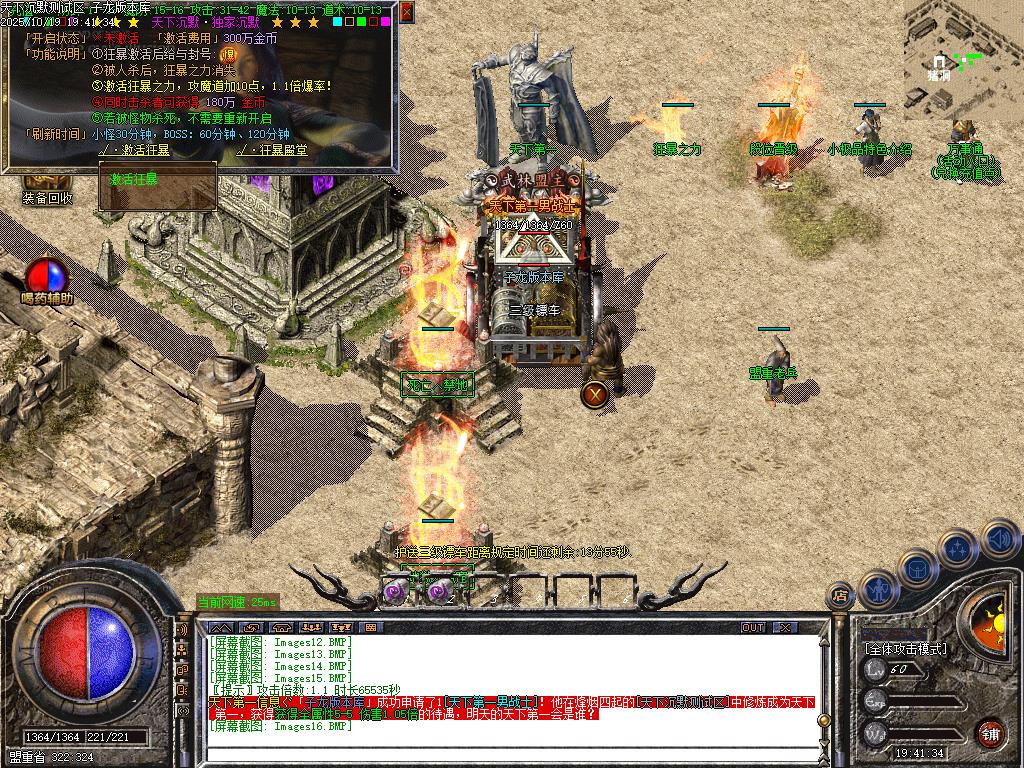Toggle the sound speaker button
Image resolution: width=1024 pixels, height=768 pixels.
[999, 538]
